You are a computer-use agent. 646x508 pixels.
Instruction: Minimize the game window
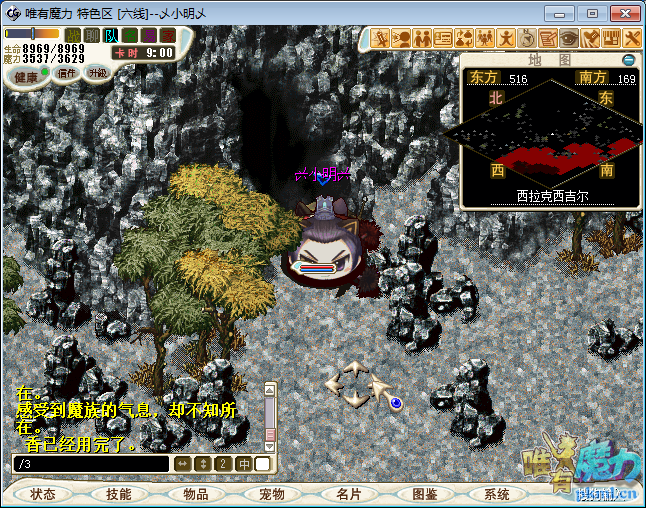coord(561,13)
